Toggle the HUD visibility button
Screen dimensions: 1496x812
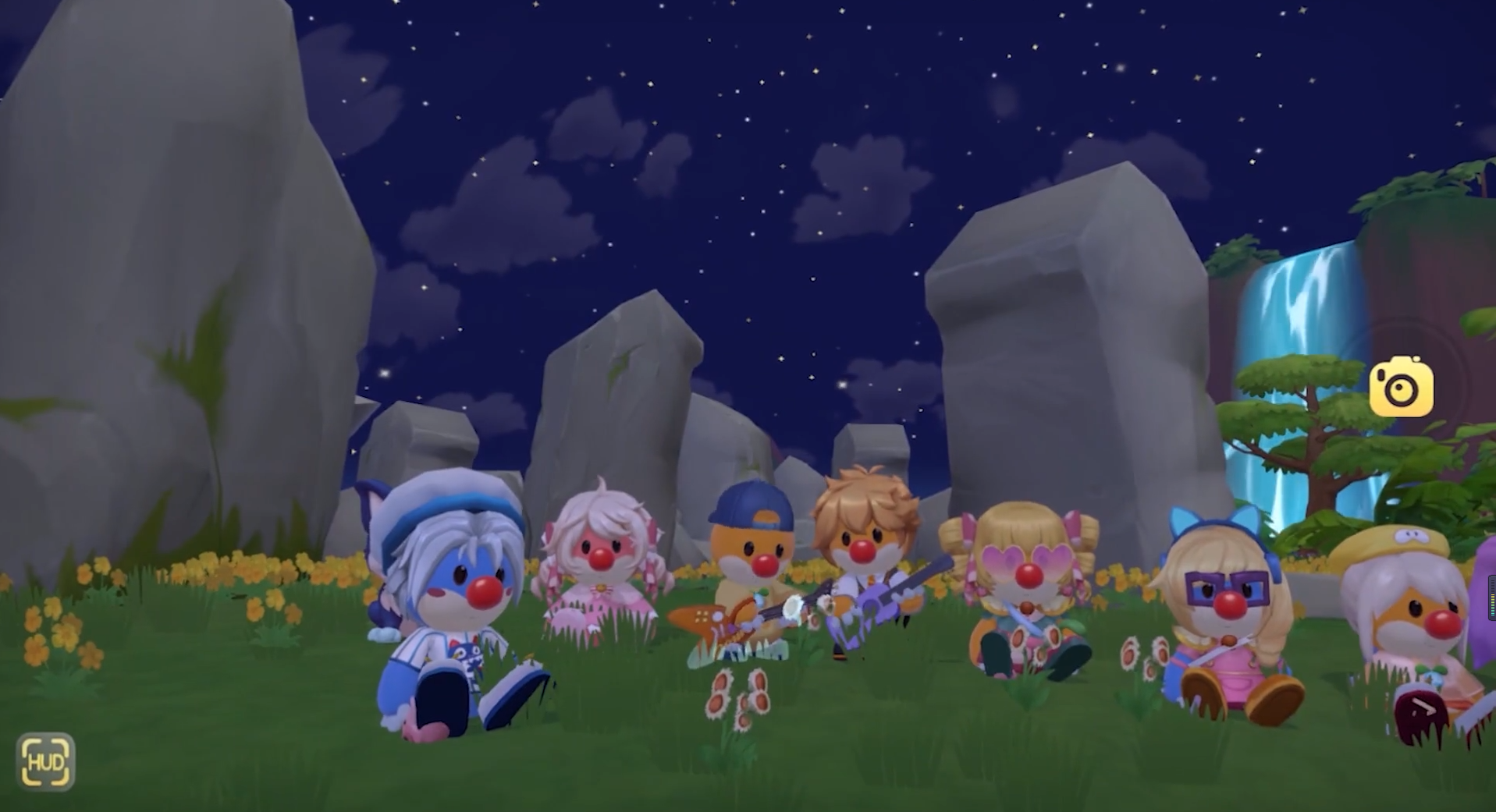click(x=46, y=761)
